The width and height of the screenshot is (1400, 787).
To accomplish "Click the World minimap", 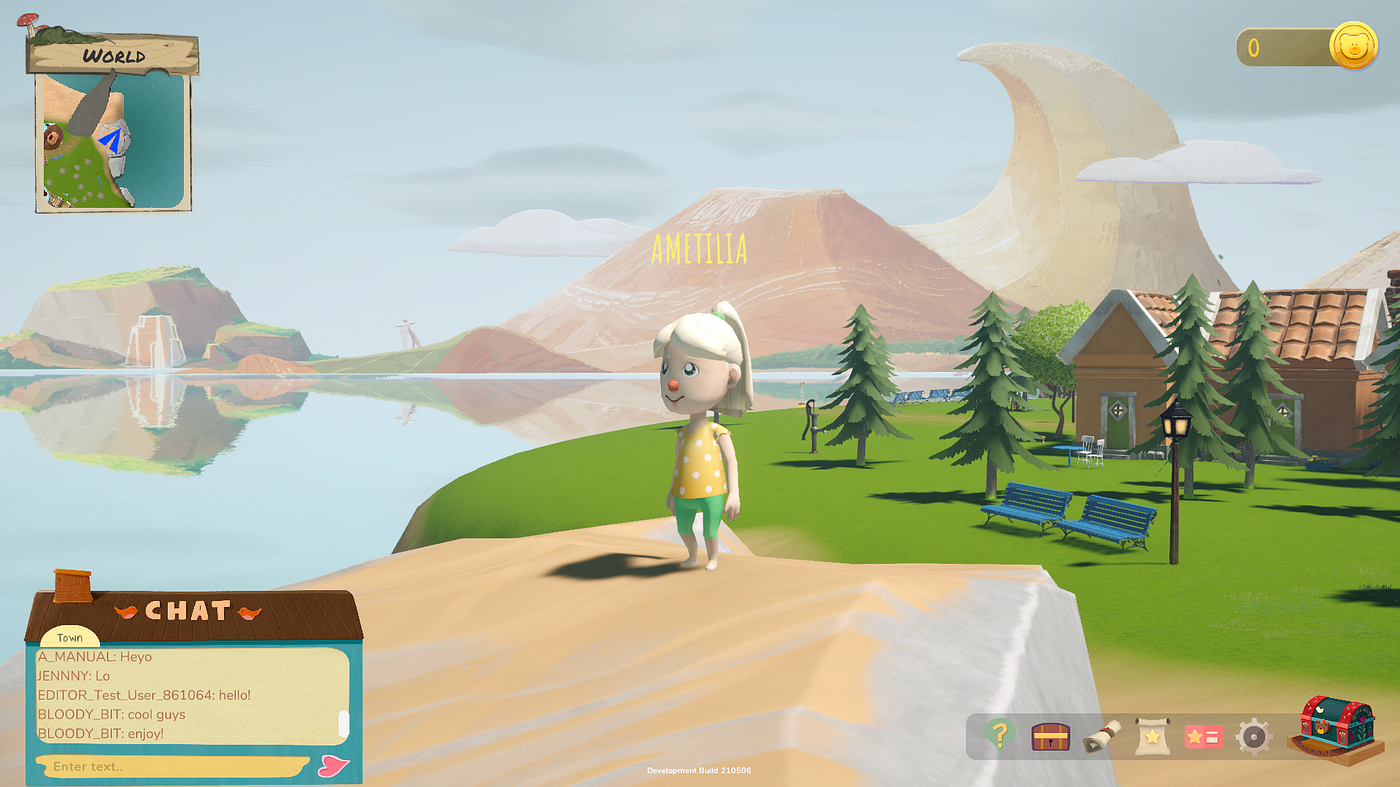I will (x=113, y=140).
